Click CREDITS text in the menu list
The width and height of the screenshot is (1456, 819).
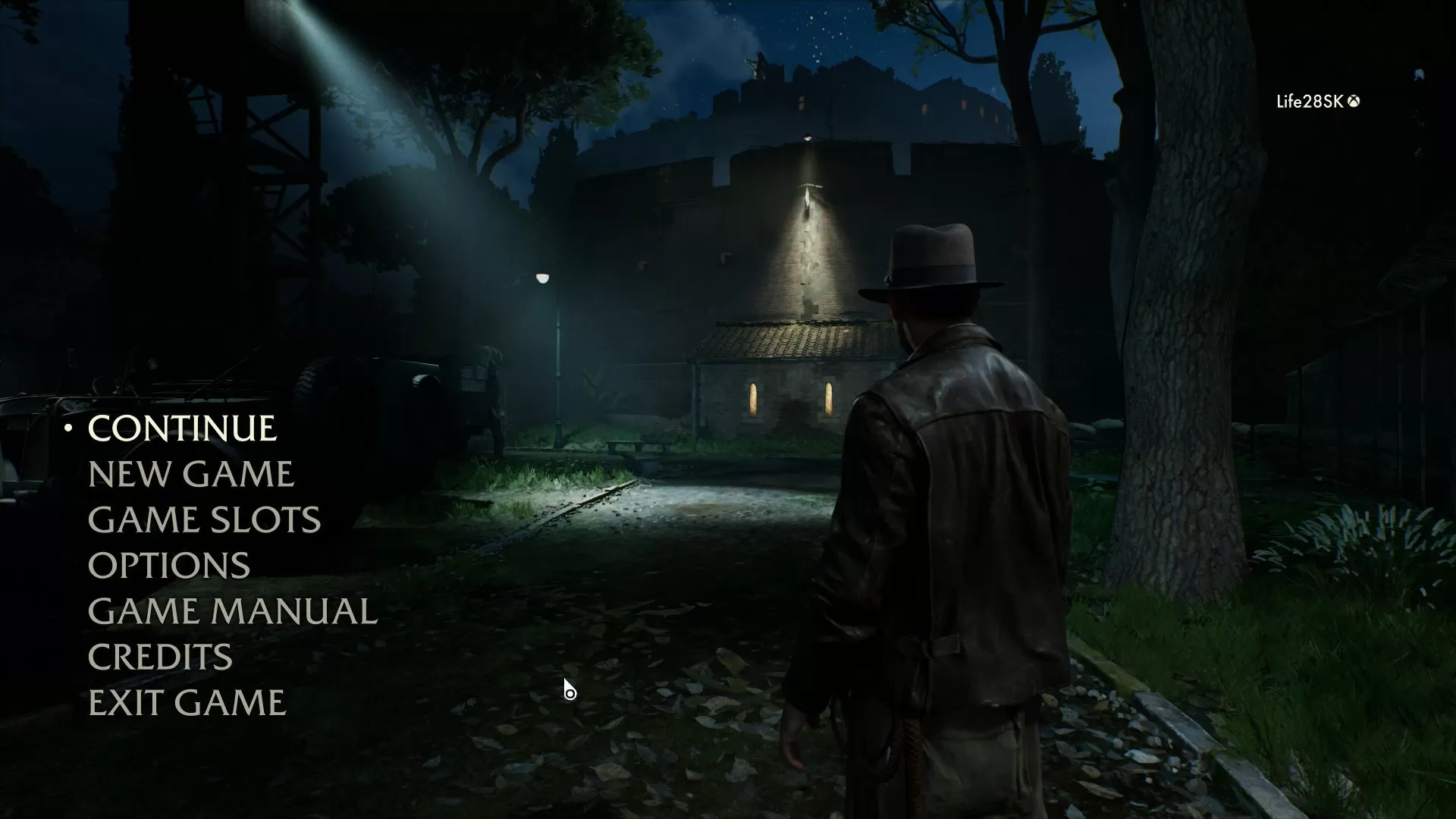(x=161, y=657)
